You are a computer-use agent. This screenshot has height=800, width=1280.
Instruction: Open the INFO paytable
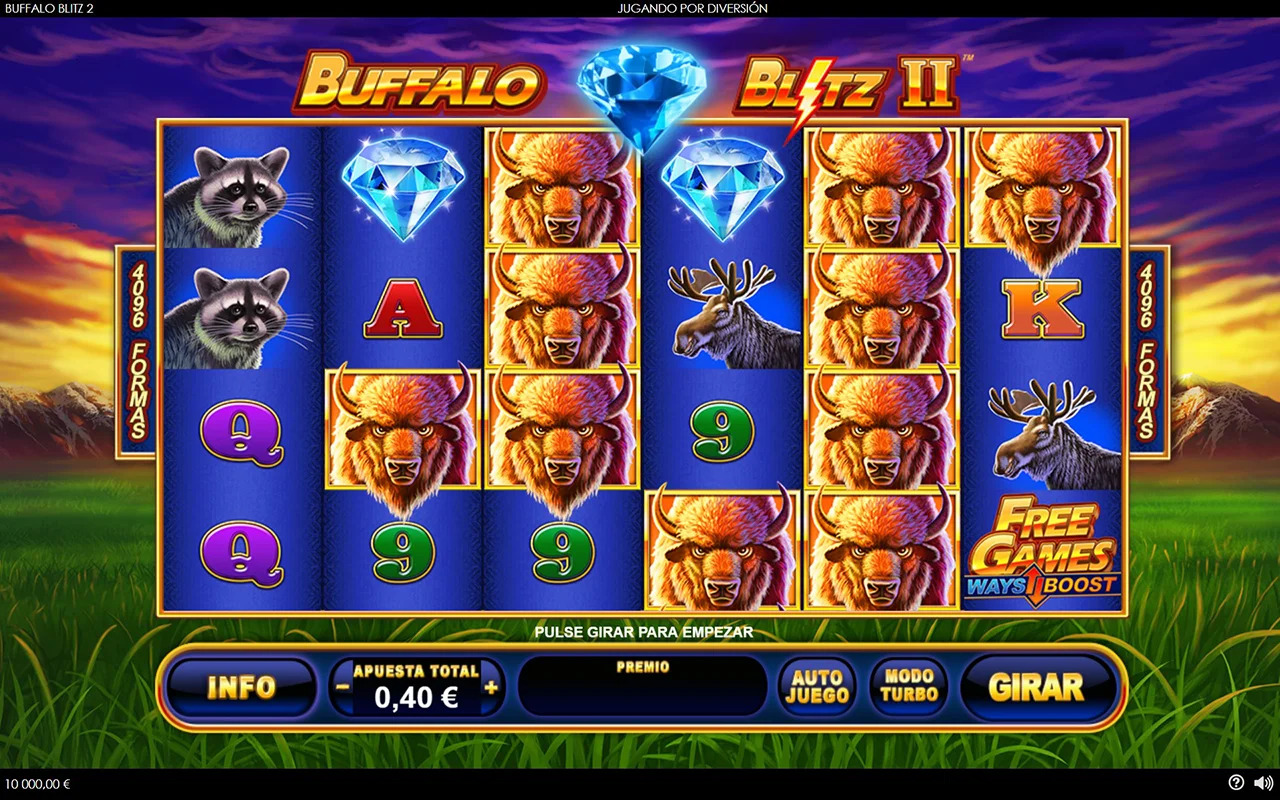(x=240, y=687)
